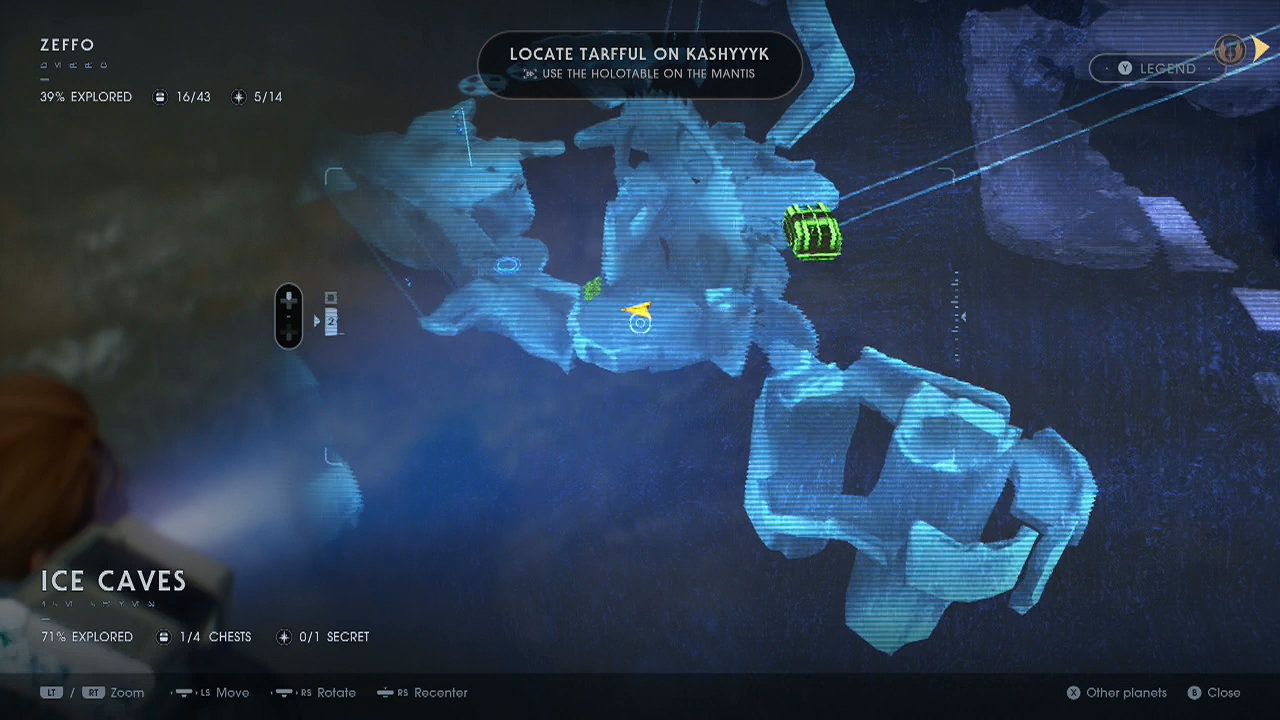This screenshot has height=720, width=1280.
Task: Click the secret icon beside 0/1 SECRET
Action: click(283, 637)
